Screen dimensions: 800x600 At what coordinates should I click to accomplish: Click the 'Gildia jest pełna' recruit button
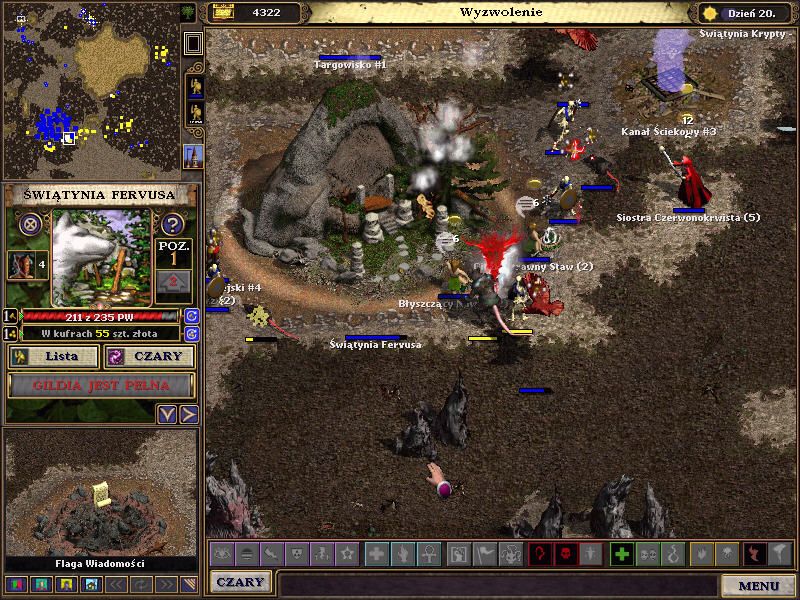click(101, 385)
